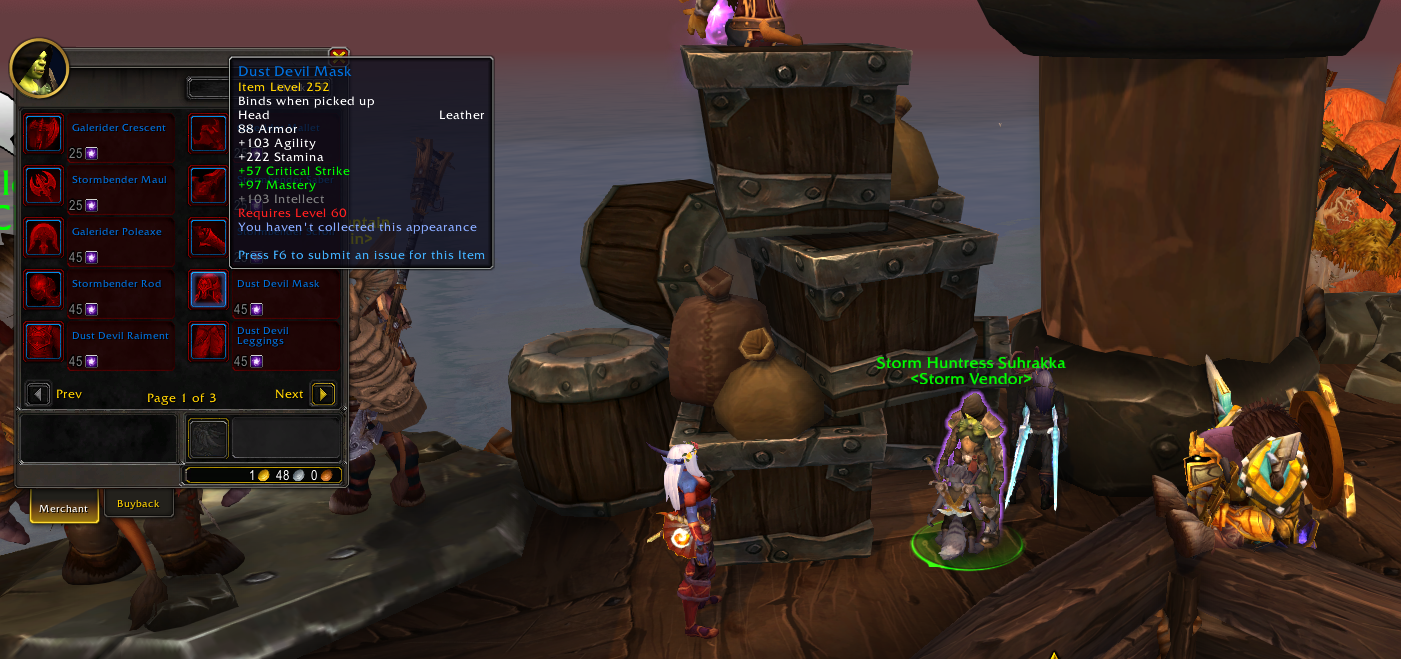
Task: Choose the Galerider Poleaxe item slot
Action: point(44,238)
